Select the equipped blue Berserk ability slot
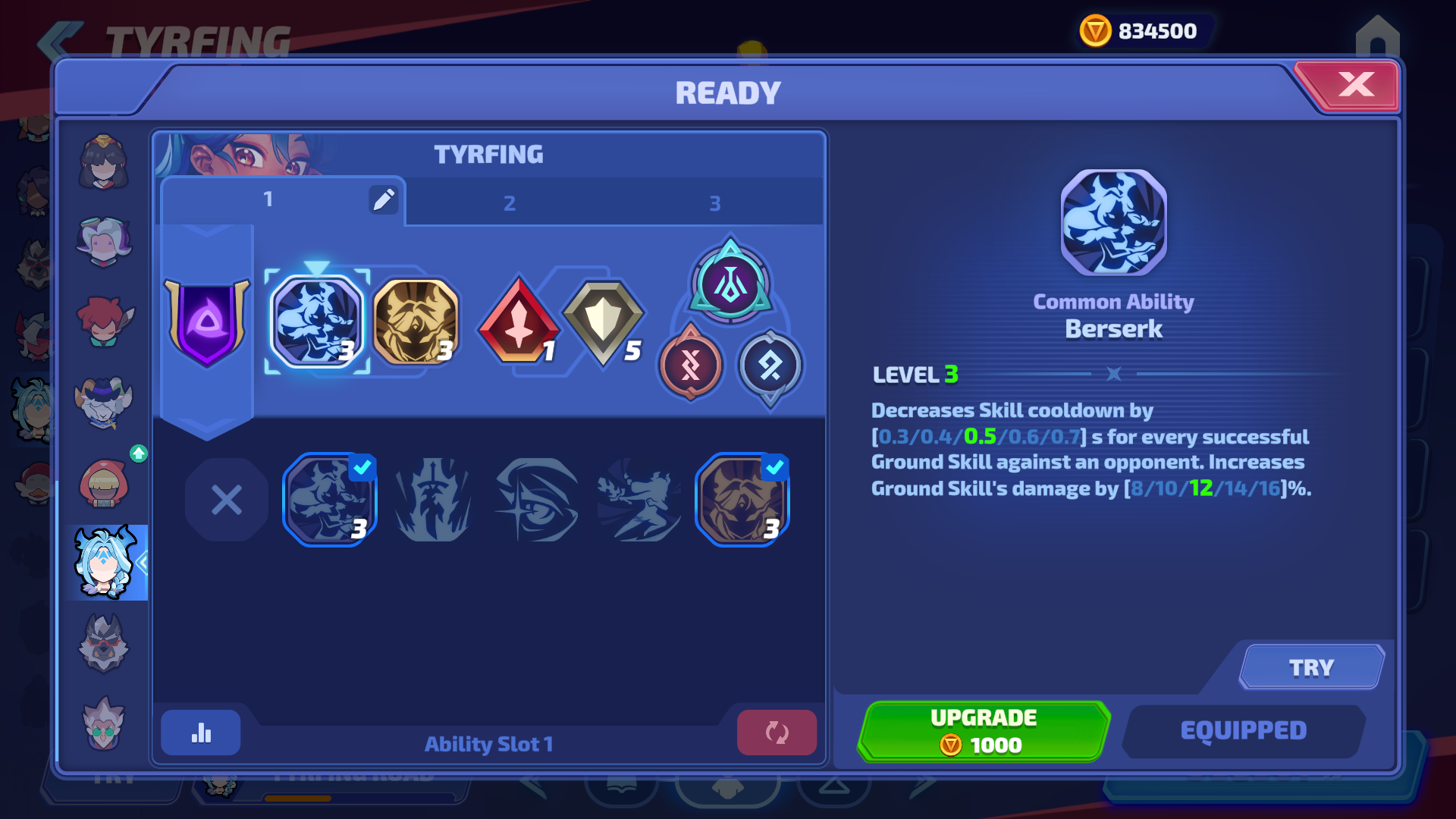 click(317, 322)
